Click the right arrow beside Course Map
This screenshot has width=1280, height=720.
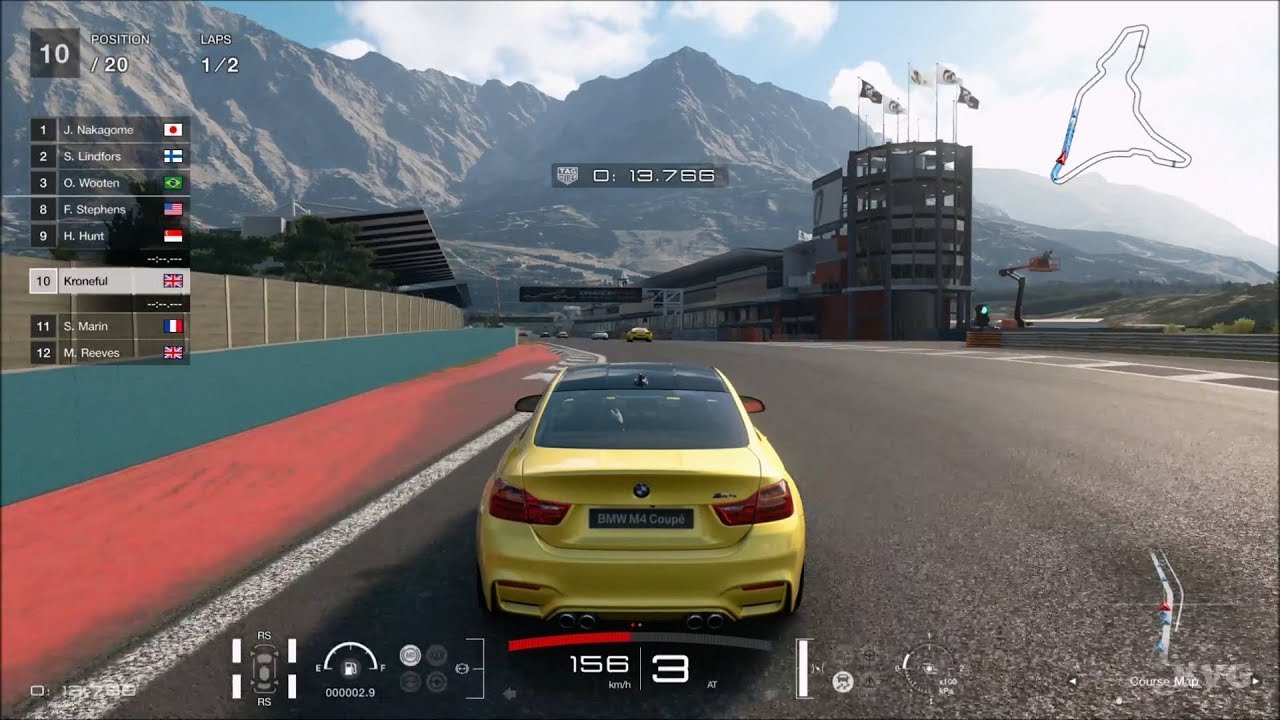1255,681
